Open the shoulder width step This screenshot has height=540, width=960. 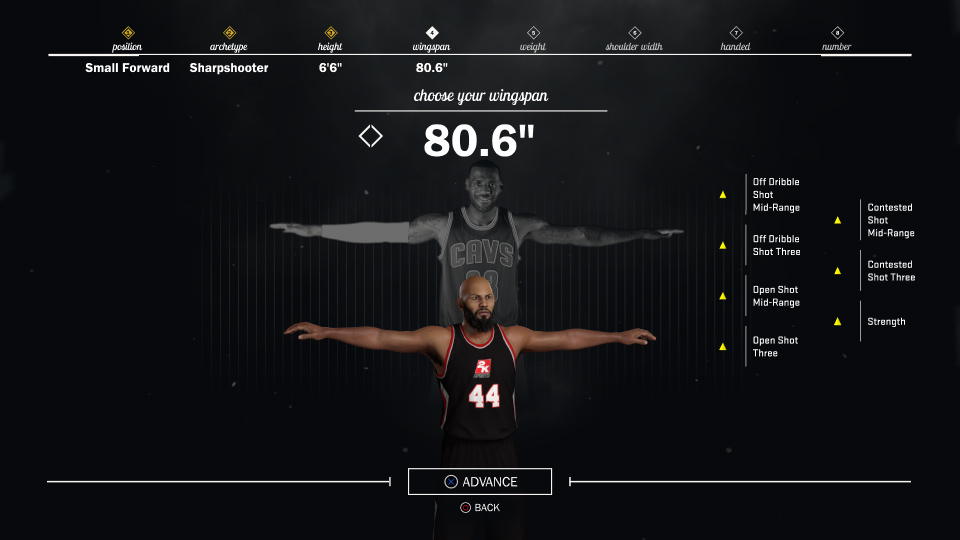tap(634, 40)
